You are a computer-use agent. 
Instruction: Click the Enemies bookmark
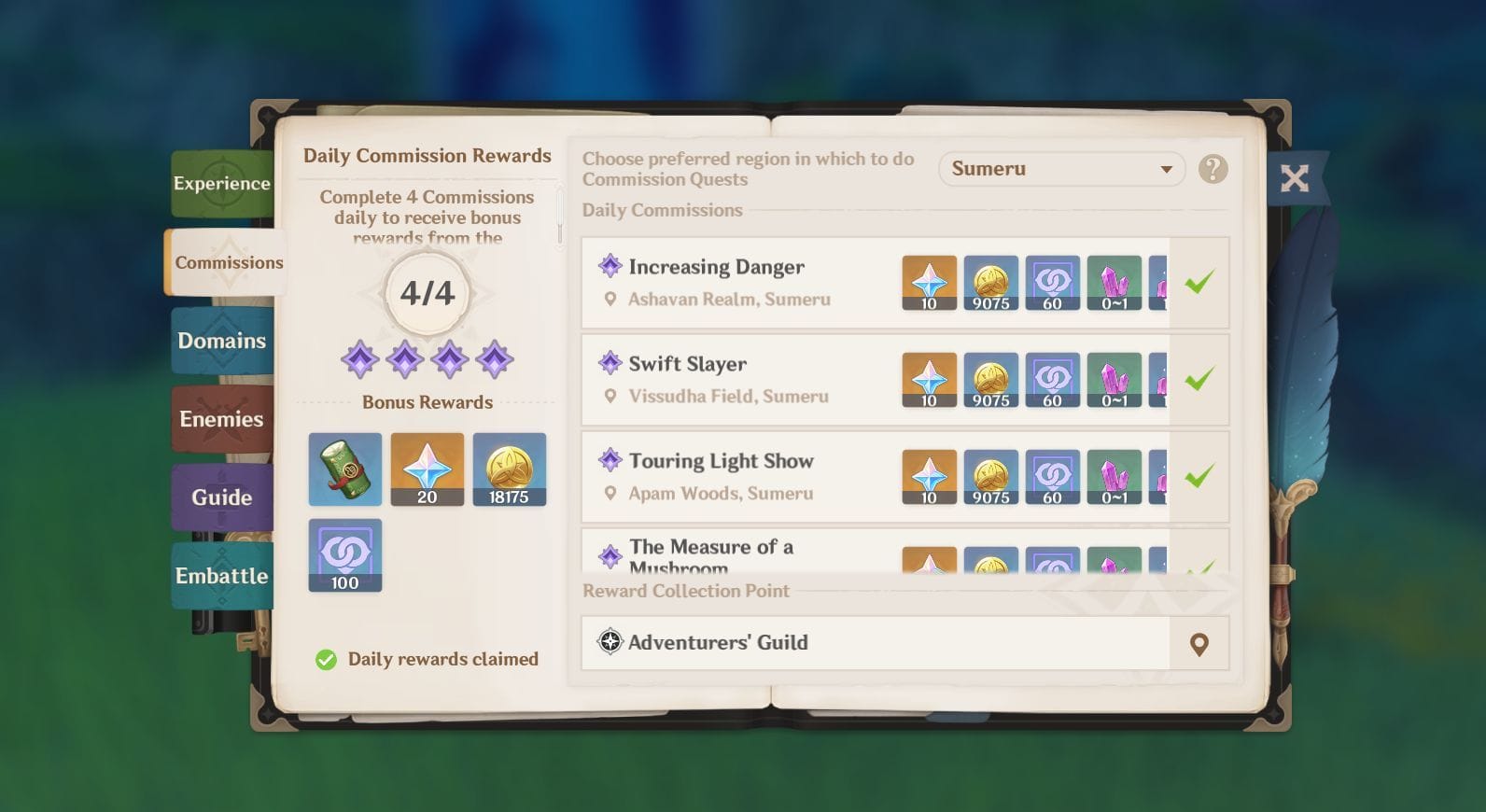click(222, 419)
